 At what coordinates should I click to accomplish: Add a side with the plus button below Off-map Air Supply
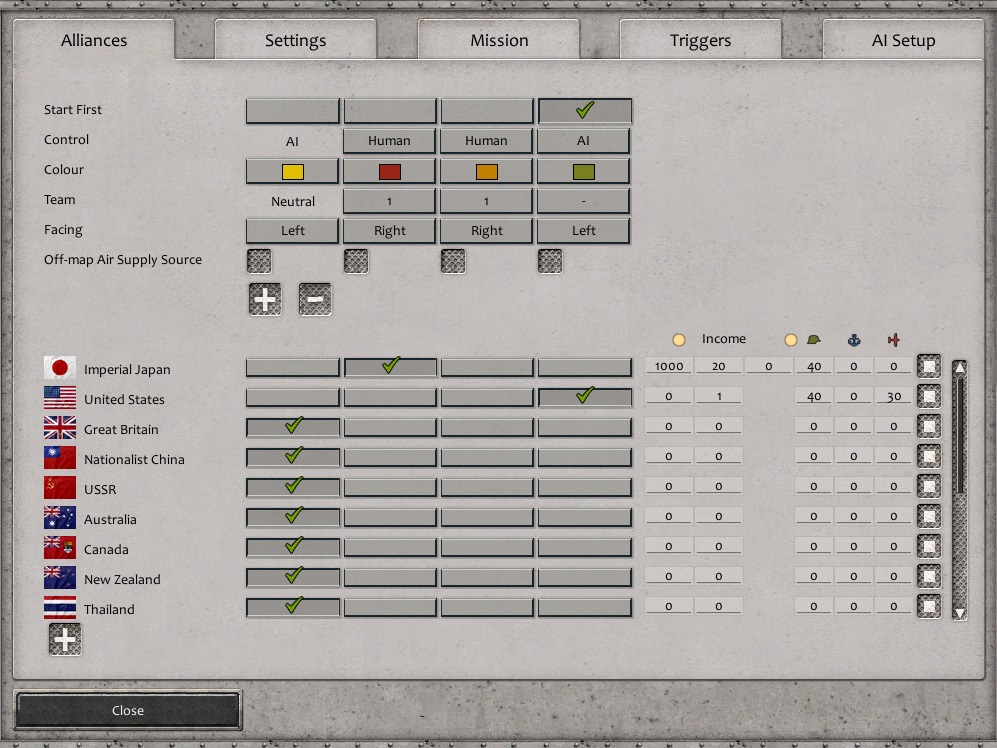click(265, 299)
